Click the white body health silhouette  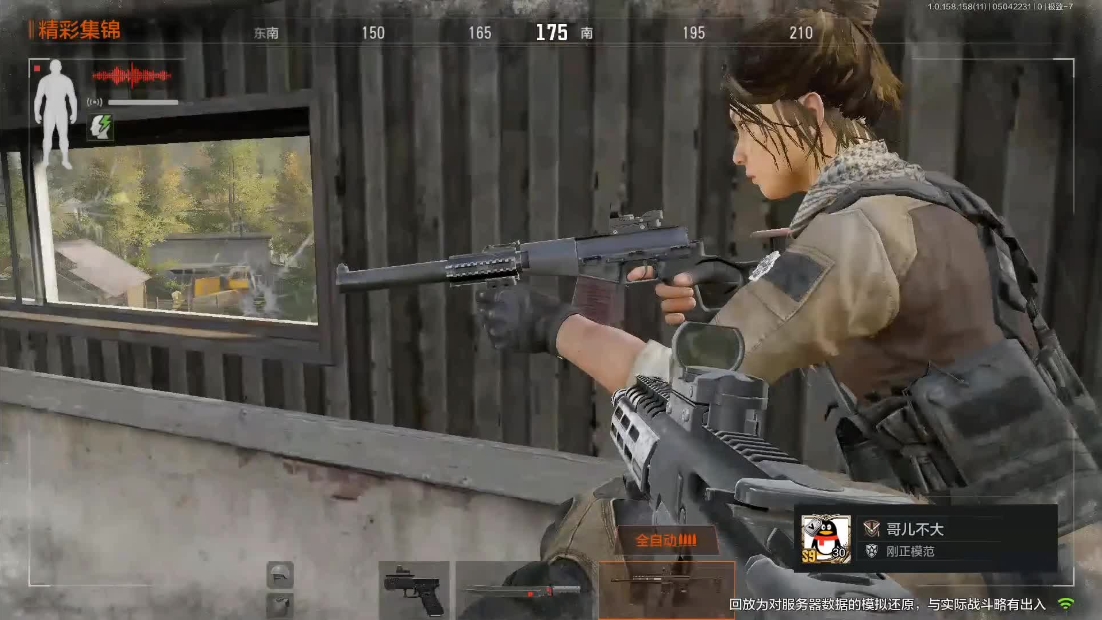coord(55,113)
